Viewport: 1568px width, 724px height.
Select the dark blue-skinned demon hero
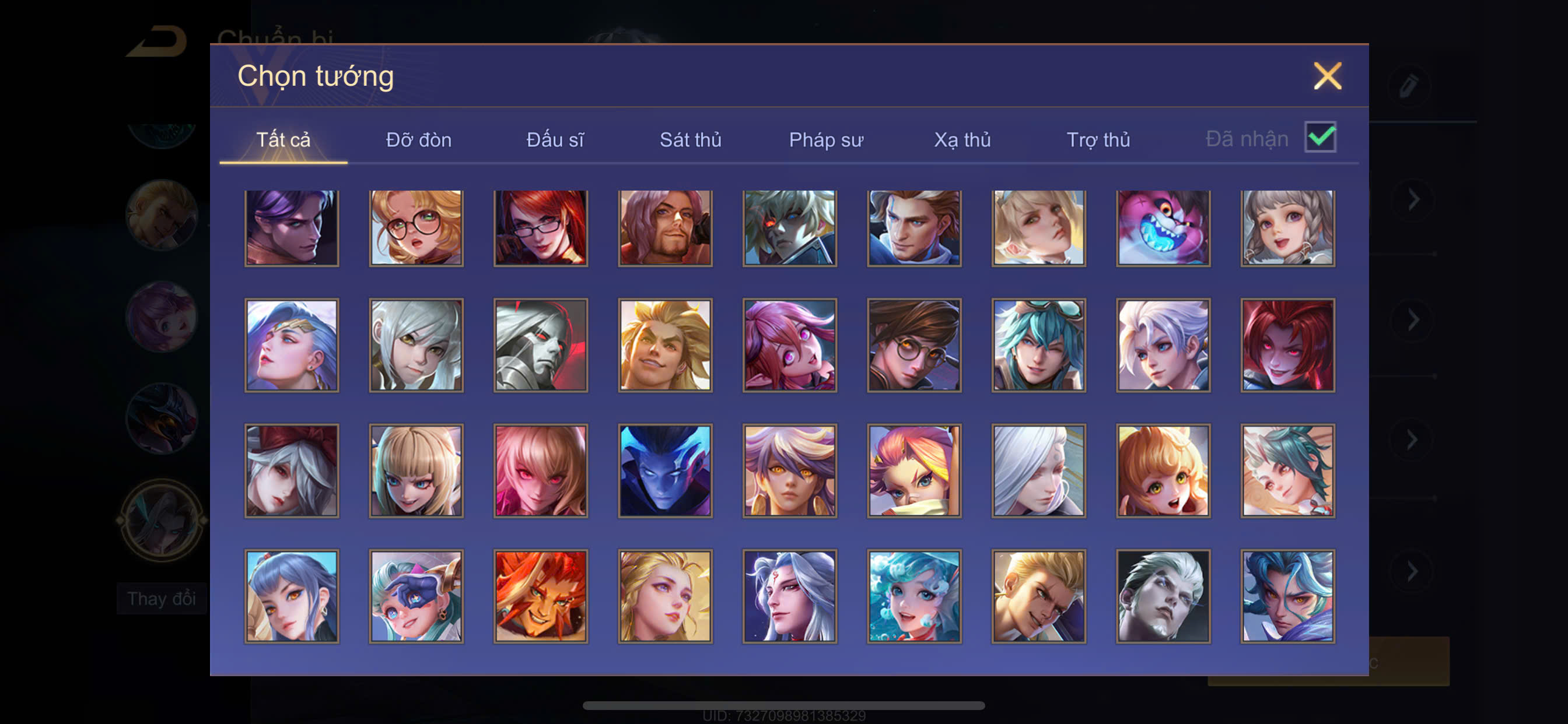664,471
